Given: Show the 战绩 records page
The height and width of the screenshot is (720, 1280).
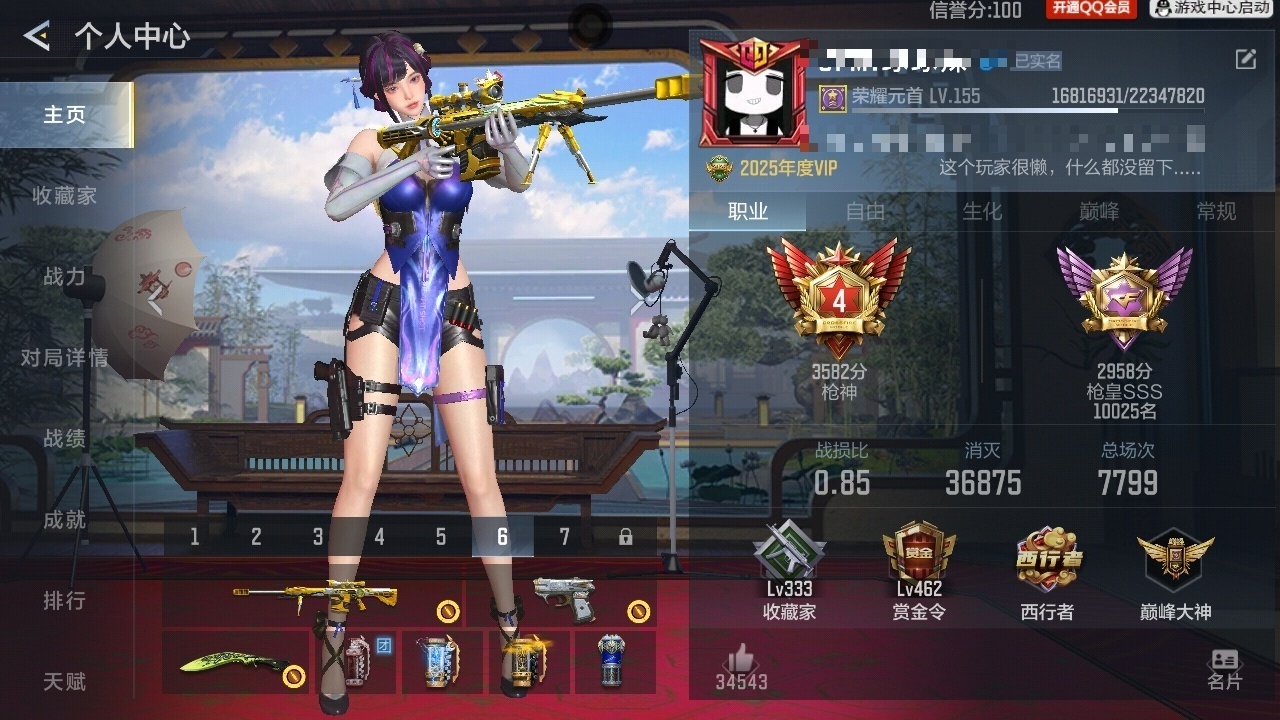Looking at the screenshot, I should click(64, 439).
